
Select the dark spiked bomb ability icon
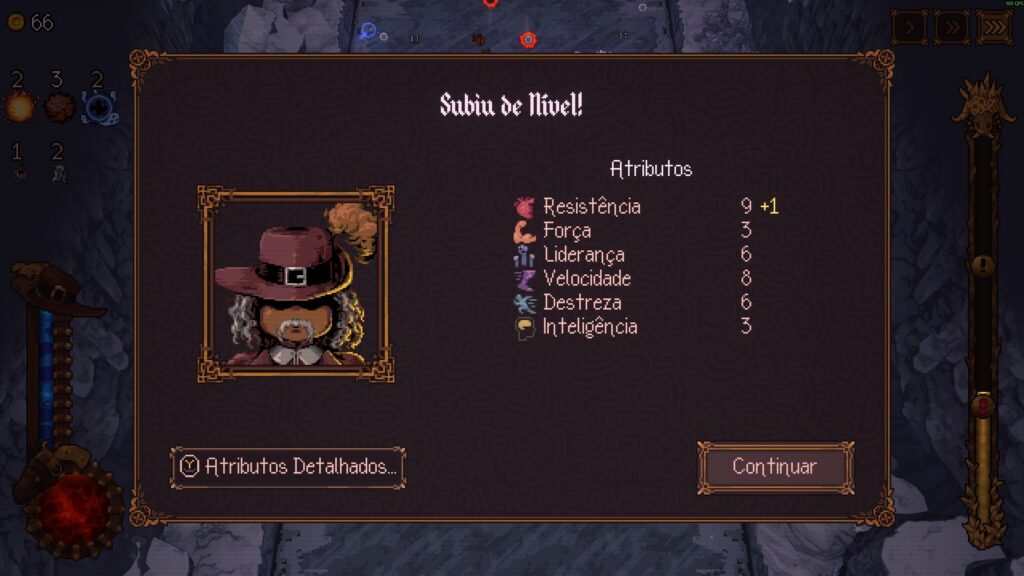[58, 106]
